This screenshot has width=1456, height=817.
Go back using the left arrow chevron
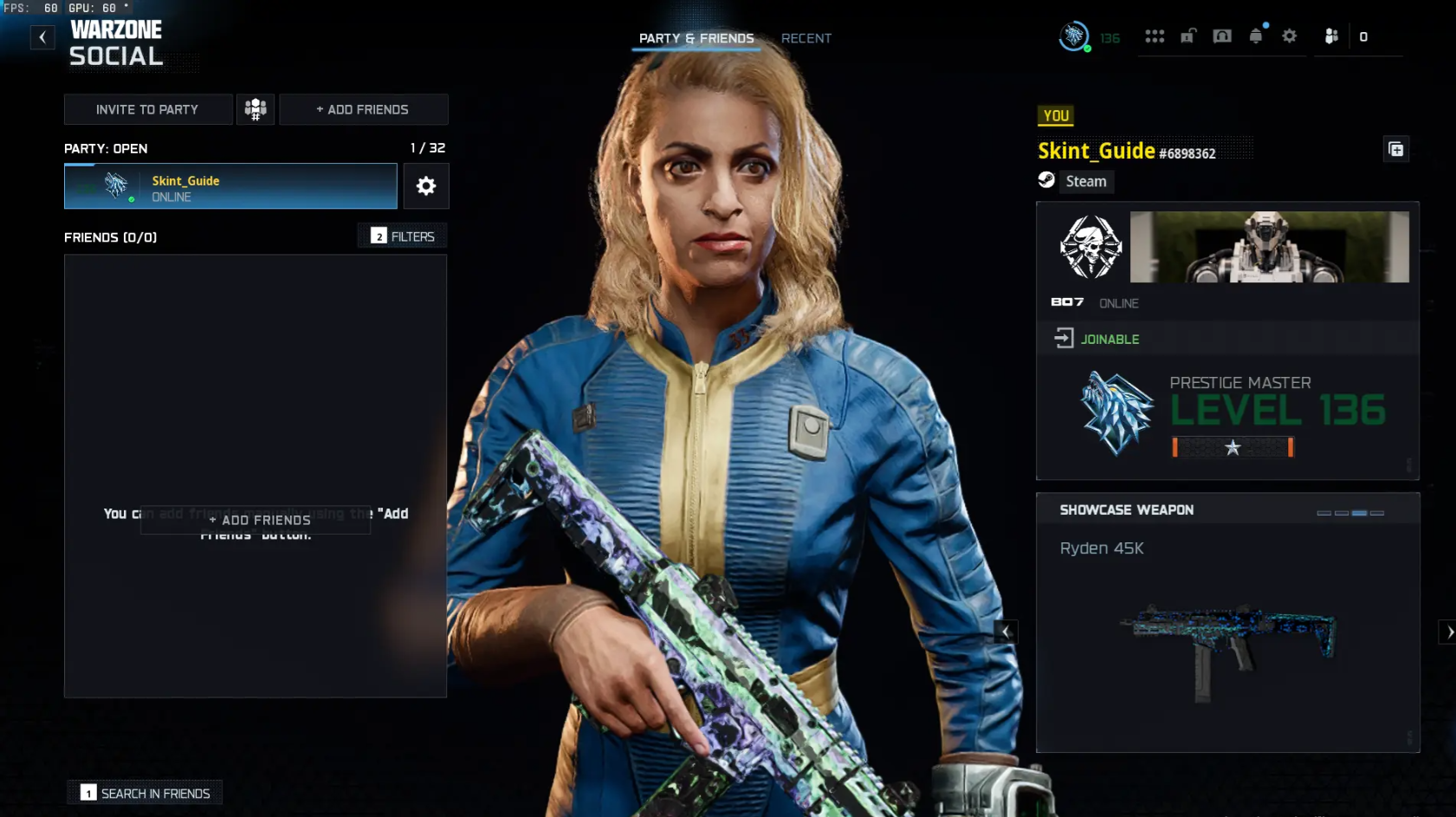click(42, 37)
